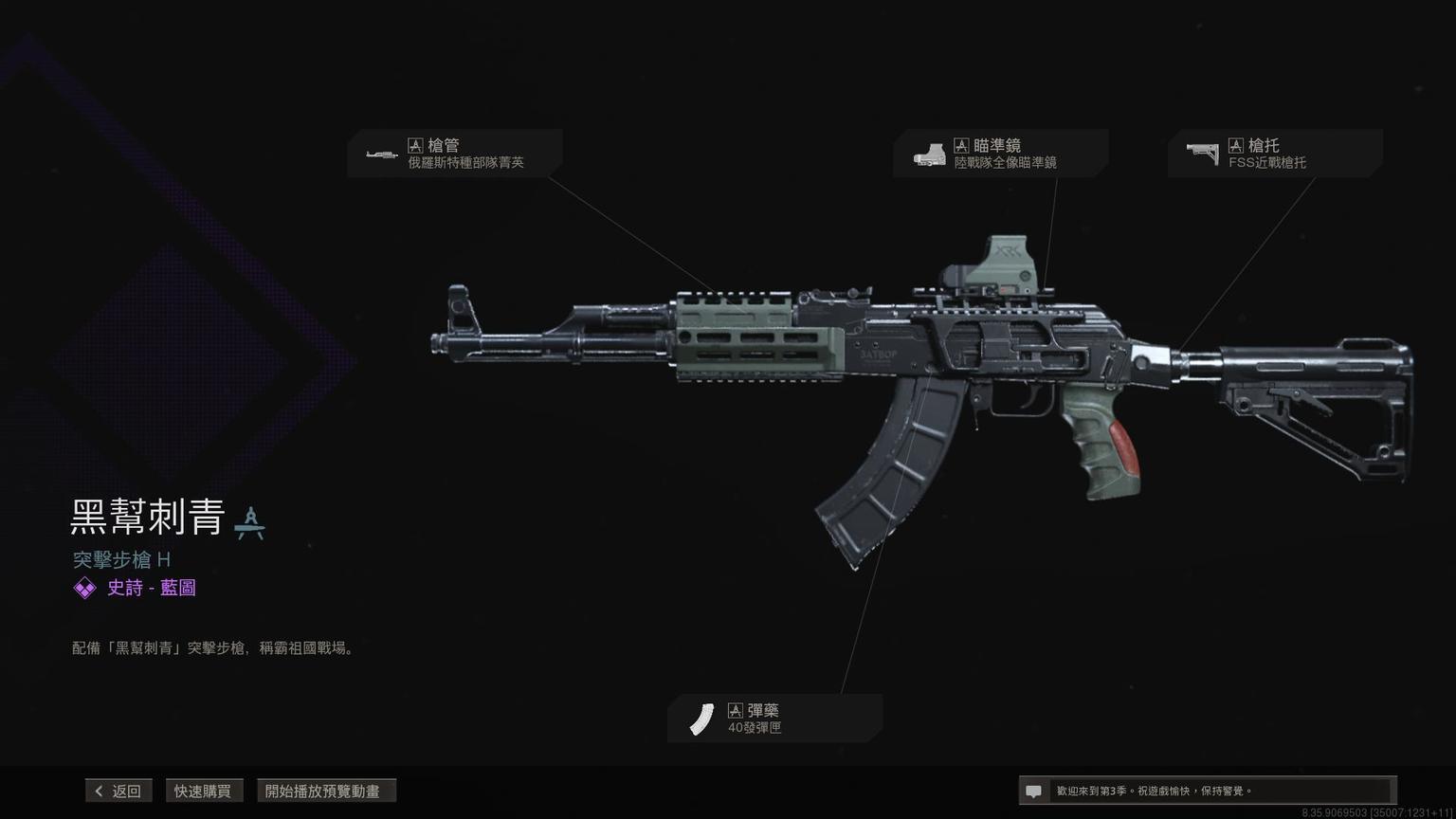Viewport: 1456px width, 819px height.
Task: Select the 槍托 stock attachment panel
Action: (x=1274, y=154)
